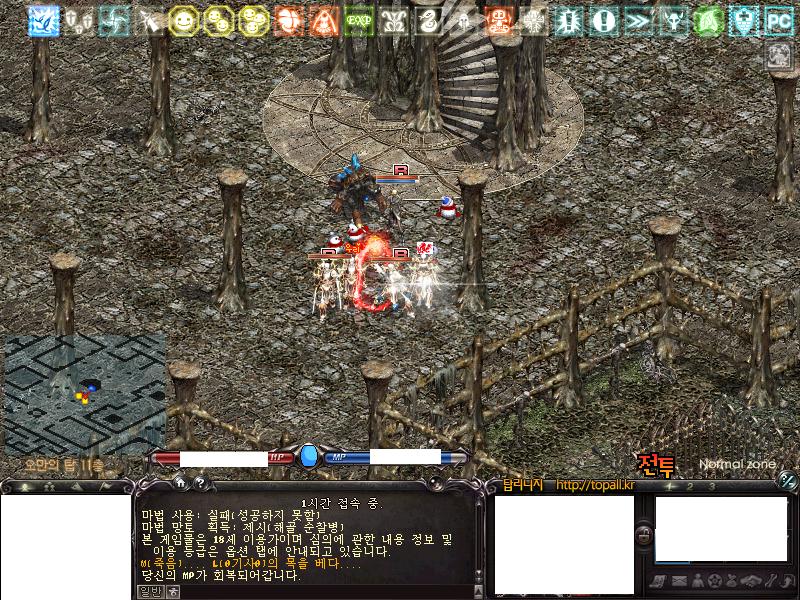Click the PC buff icon
800x600 pixels.
click(x=779, y=19)
